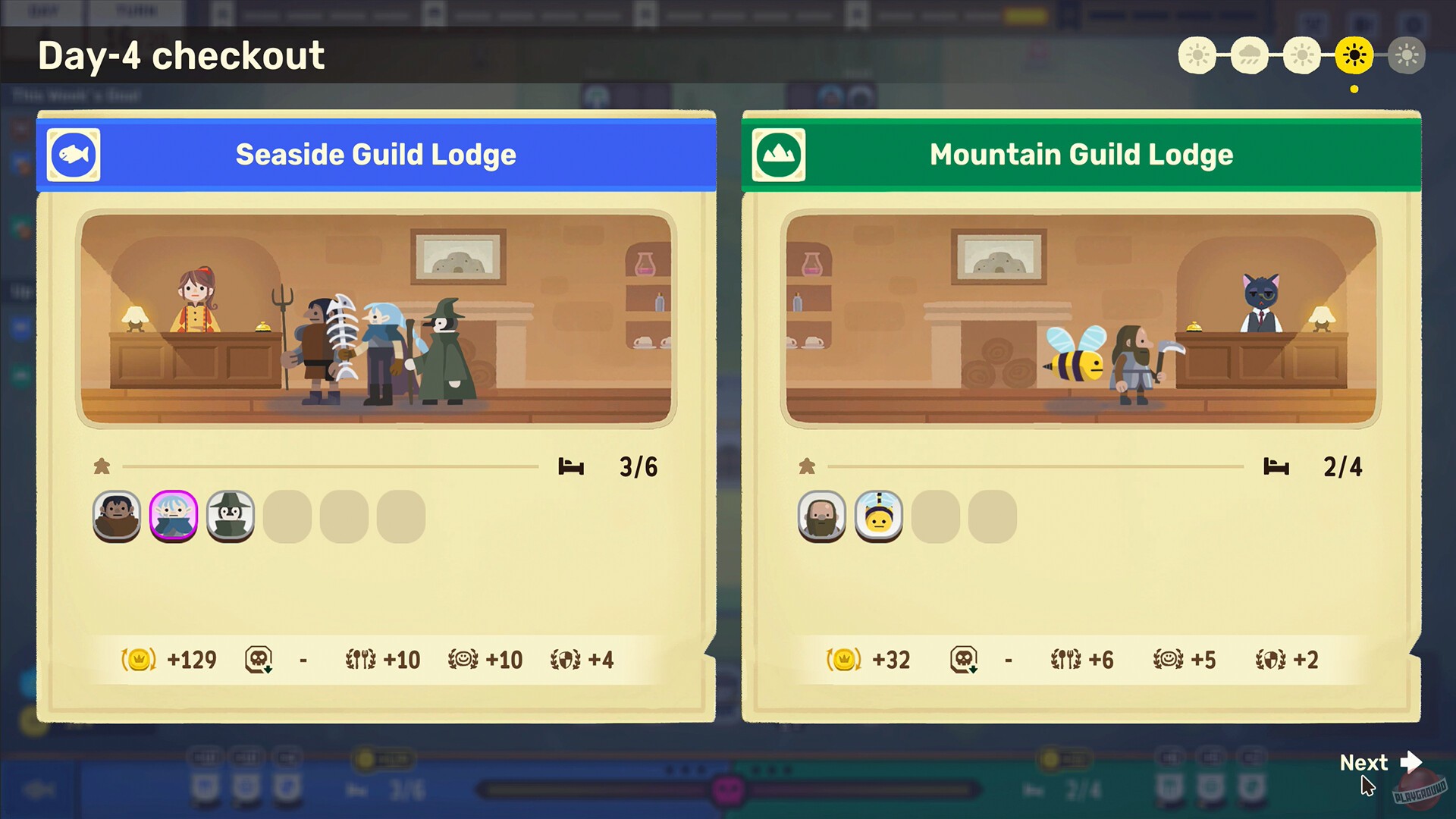1456x819 pixels.
Task: Select the bearded dwarf guest portrait
Action: (820, 516)
